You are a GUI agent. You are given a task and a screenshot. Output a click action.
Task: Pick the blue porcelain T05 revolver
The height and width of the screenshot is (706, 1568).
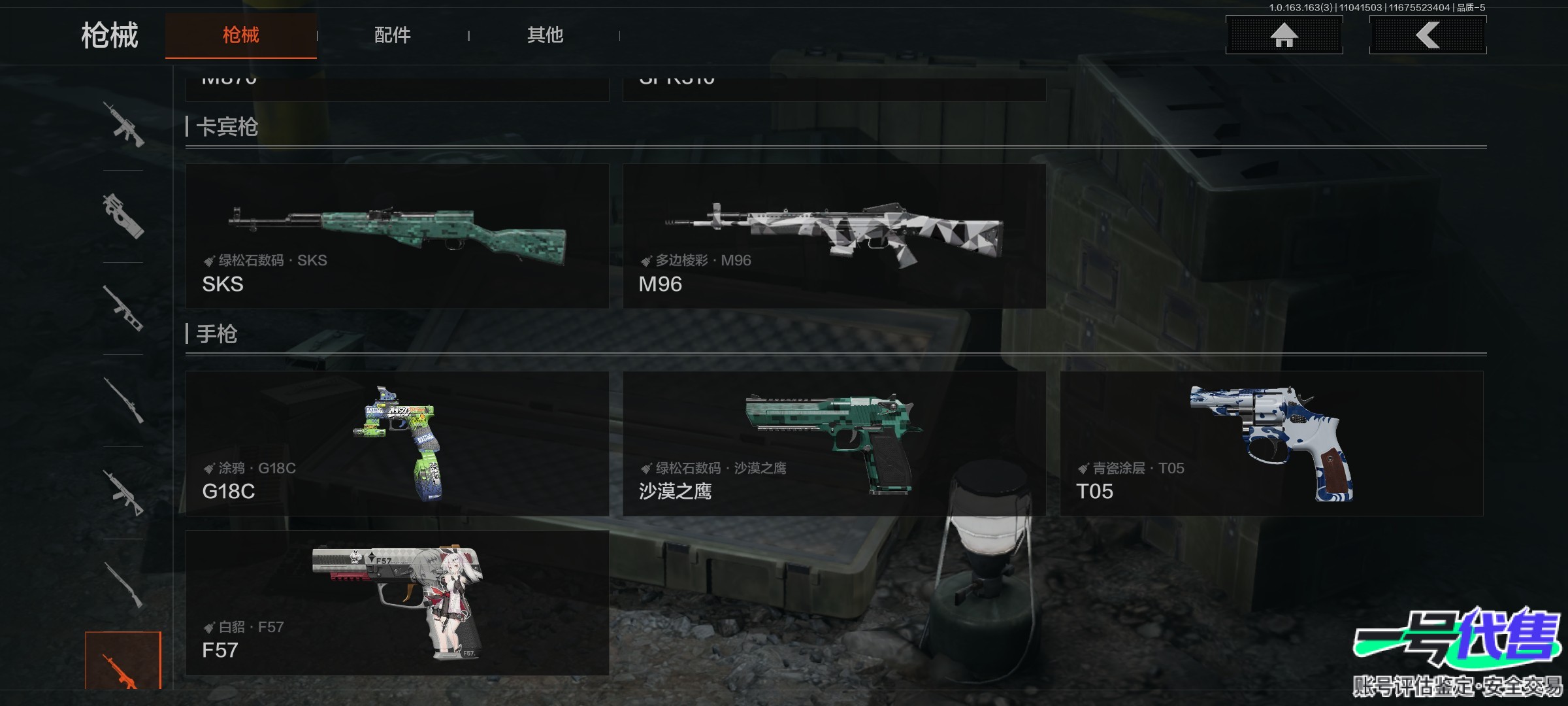tap(1271, 444)
